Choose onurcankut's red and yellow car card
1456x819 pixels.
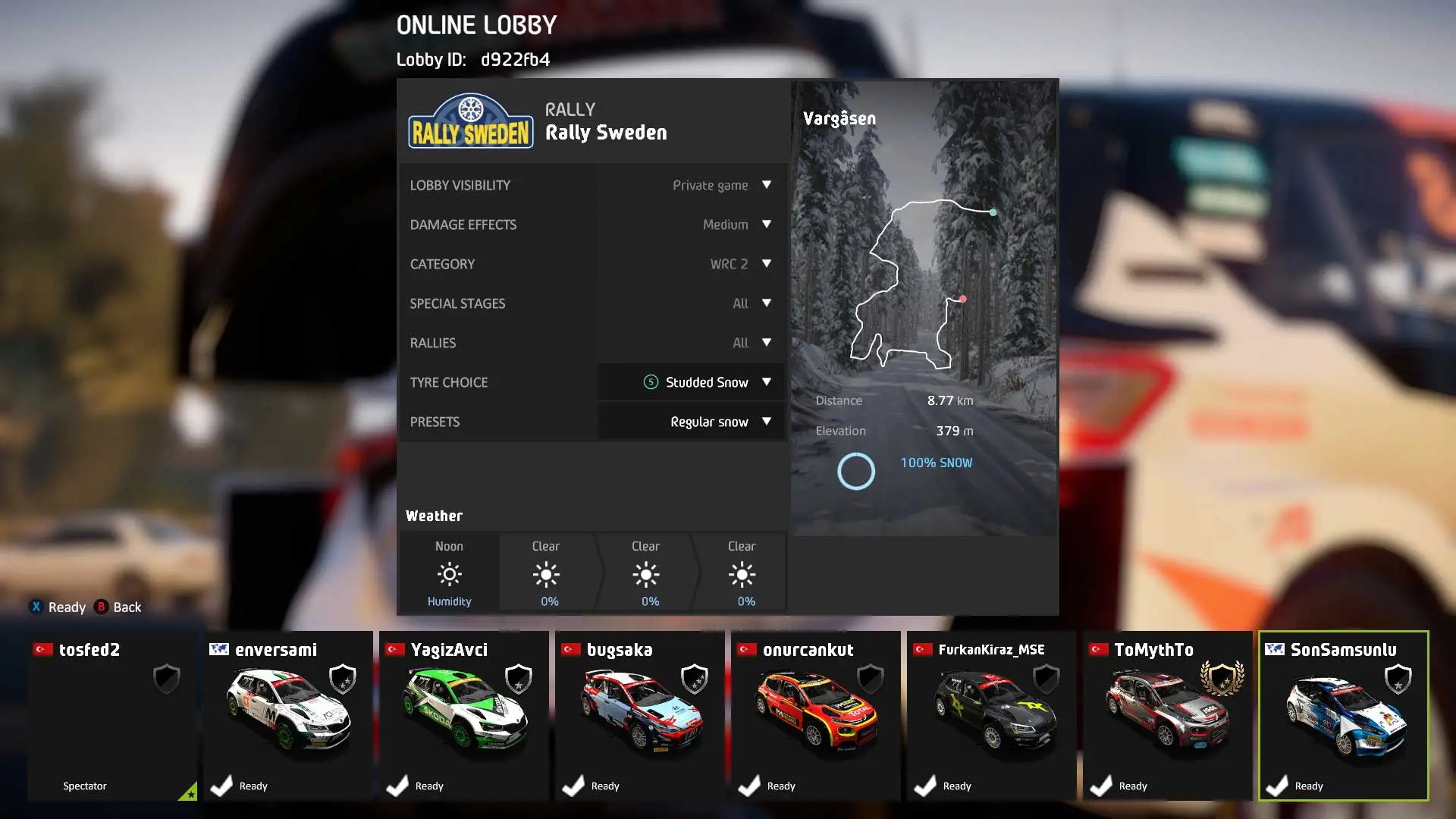(x=816, y=715)
